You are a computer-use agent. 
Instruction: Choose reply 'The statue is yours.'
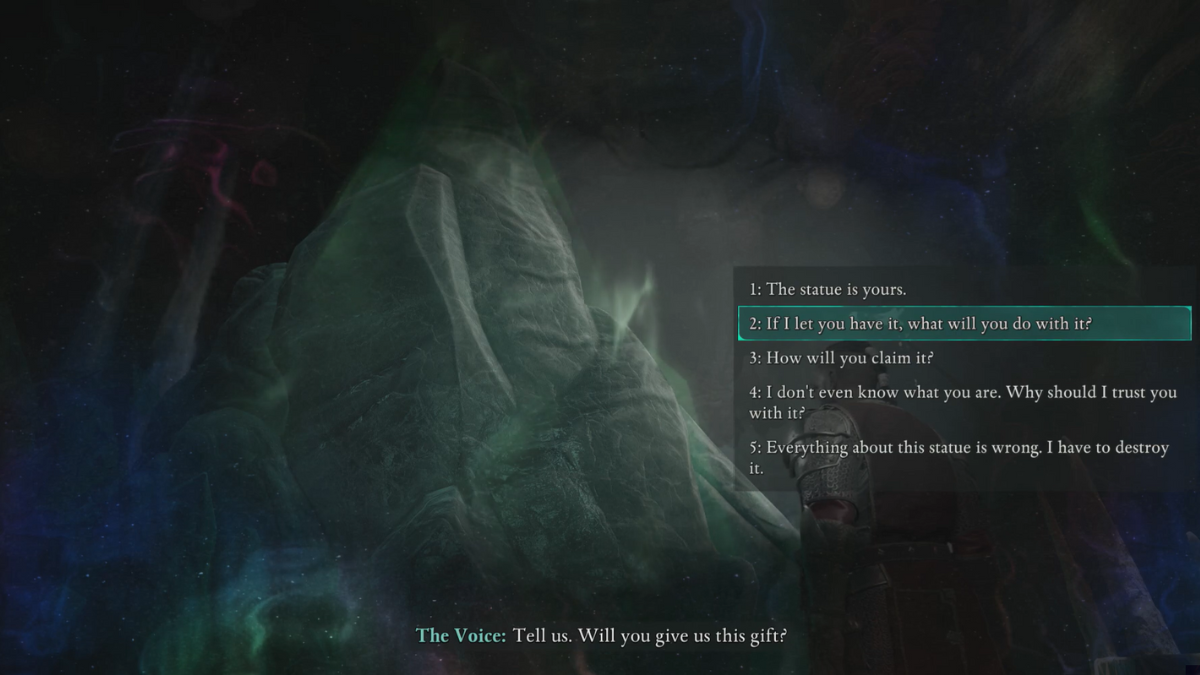(828, 290)
